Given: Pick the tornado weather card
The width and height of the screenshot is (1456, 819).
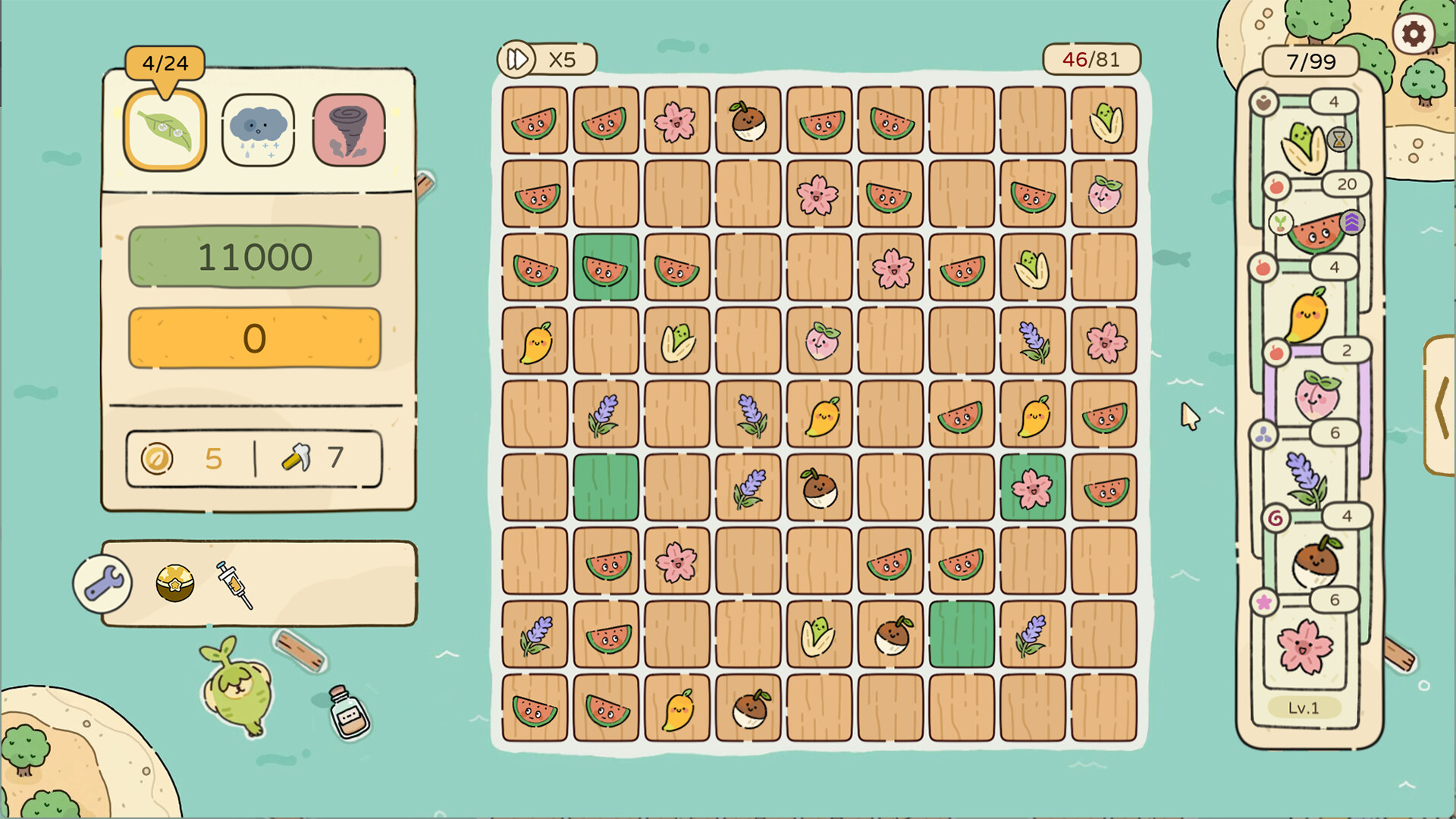Looking at the screenshot, I should point(349,130).
